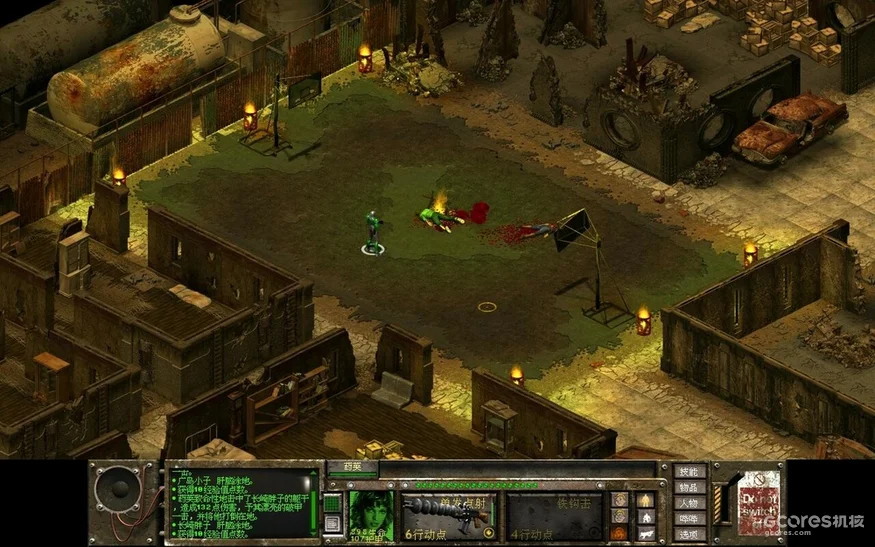Open the 技能 skills panel

click(x=690, y=471)
